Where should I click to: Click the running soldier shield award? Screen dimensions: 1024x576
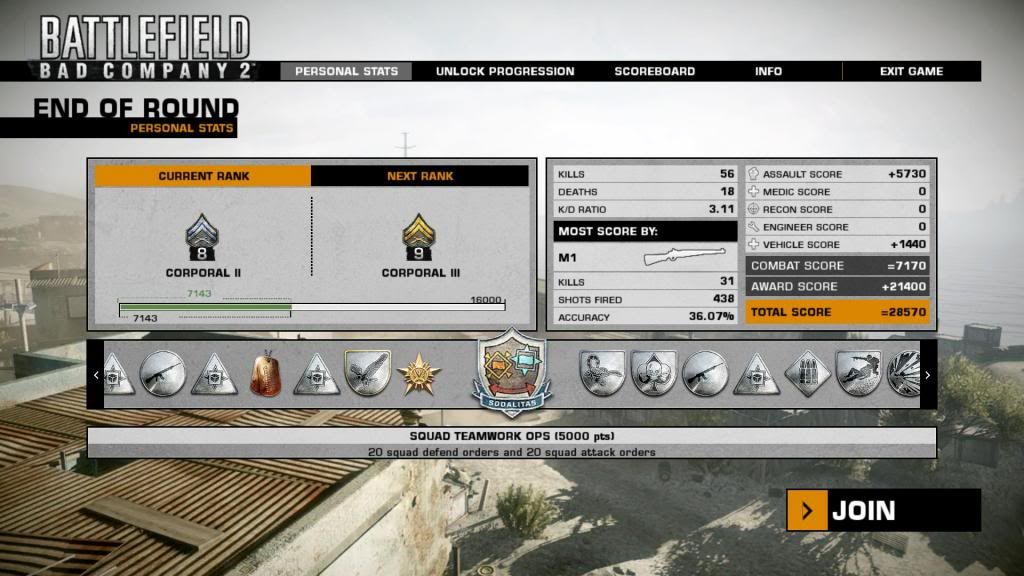[857, 374]
